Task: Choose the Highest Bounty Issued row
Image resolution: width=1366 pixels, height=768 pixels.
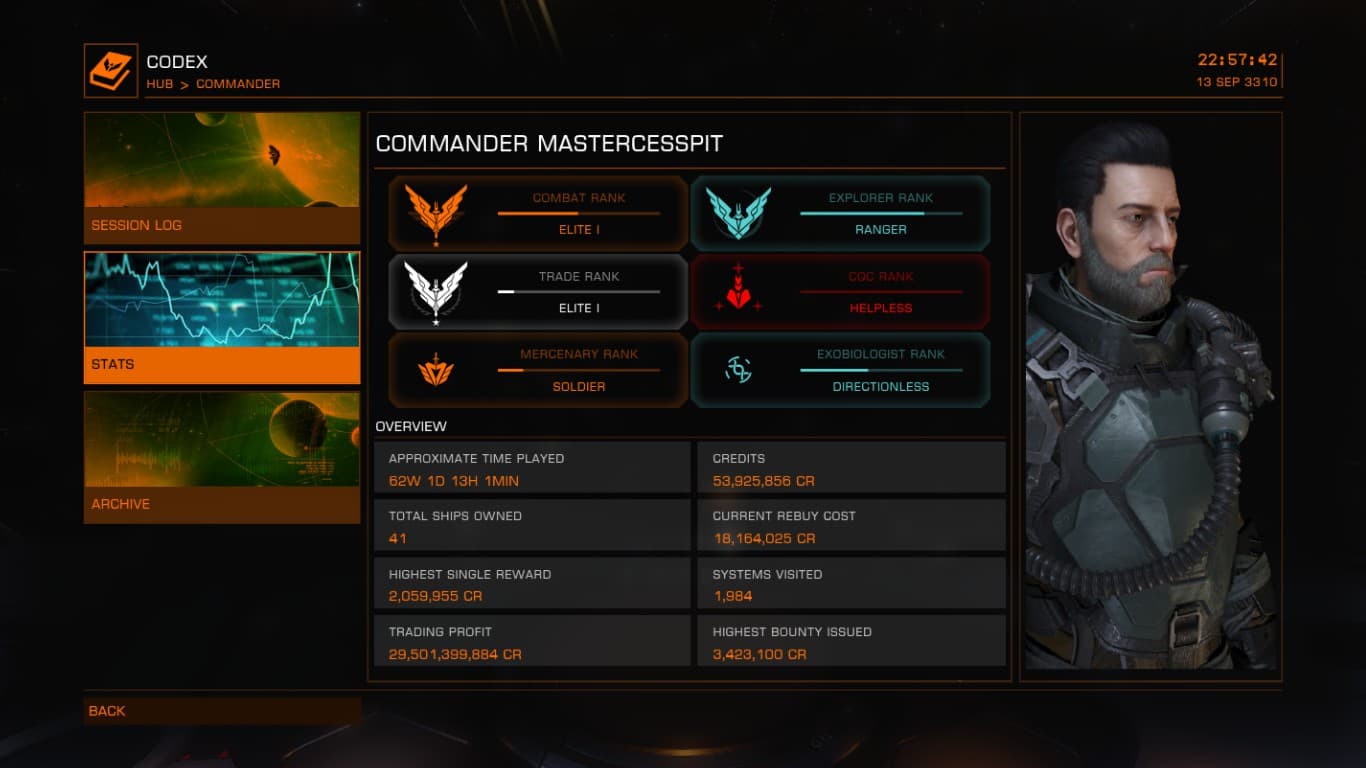Action: [851, 642]
